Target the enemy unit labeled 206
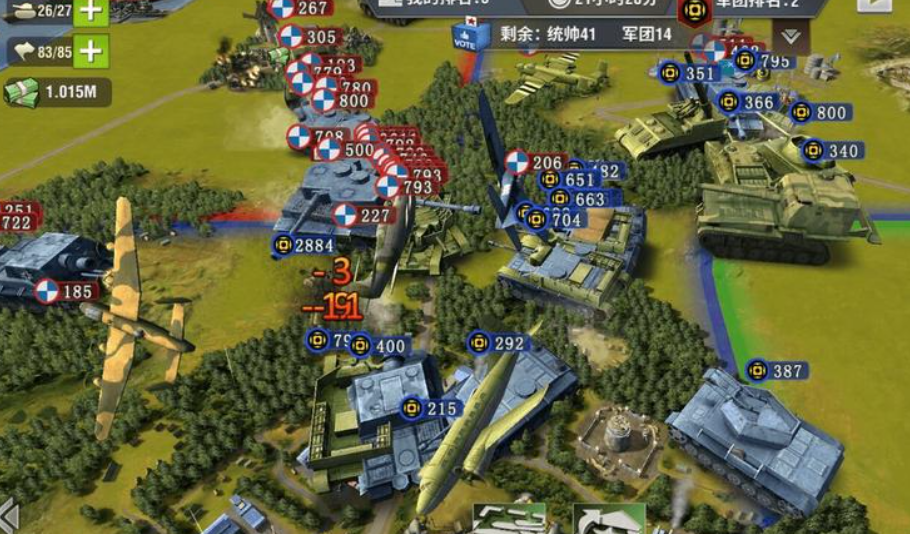Image resolution: width=910 pixels, height=534 pixels. click(535, 162)
